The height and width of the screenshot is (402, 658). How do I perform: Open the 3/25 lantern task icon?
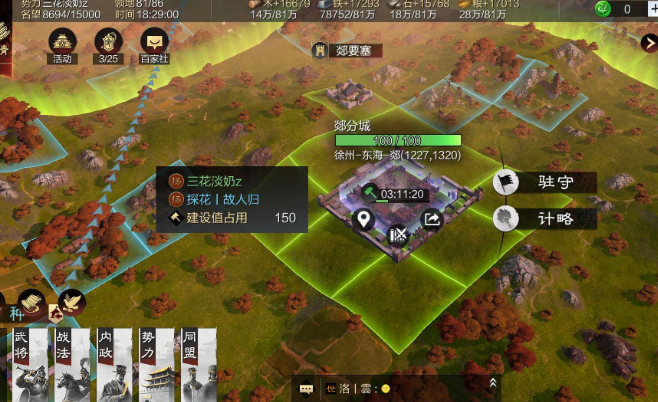(x=109, y=43)
